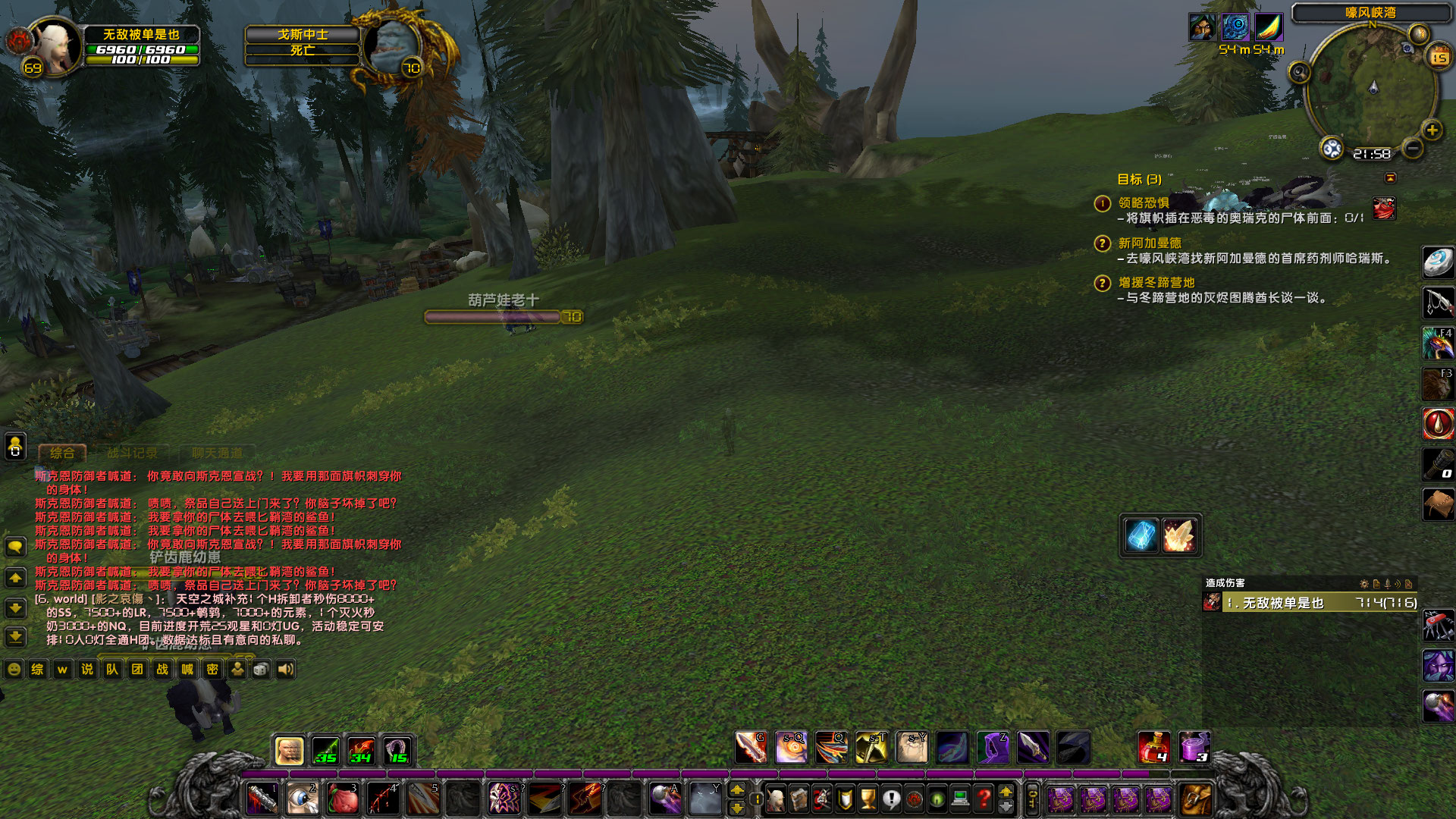The image size is (1456, 819).
Task: Click the clock showing 21:58 under the minimap
Action: click(1373, 153)
